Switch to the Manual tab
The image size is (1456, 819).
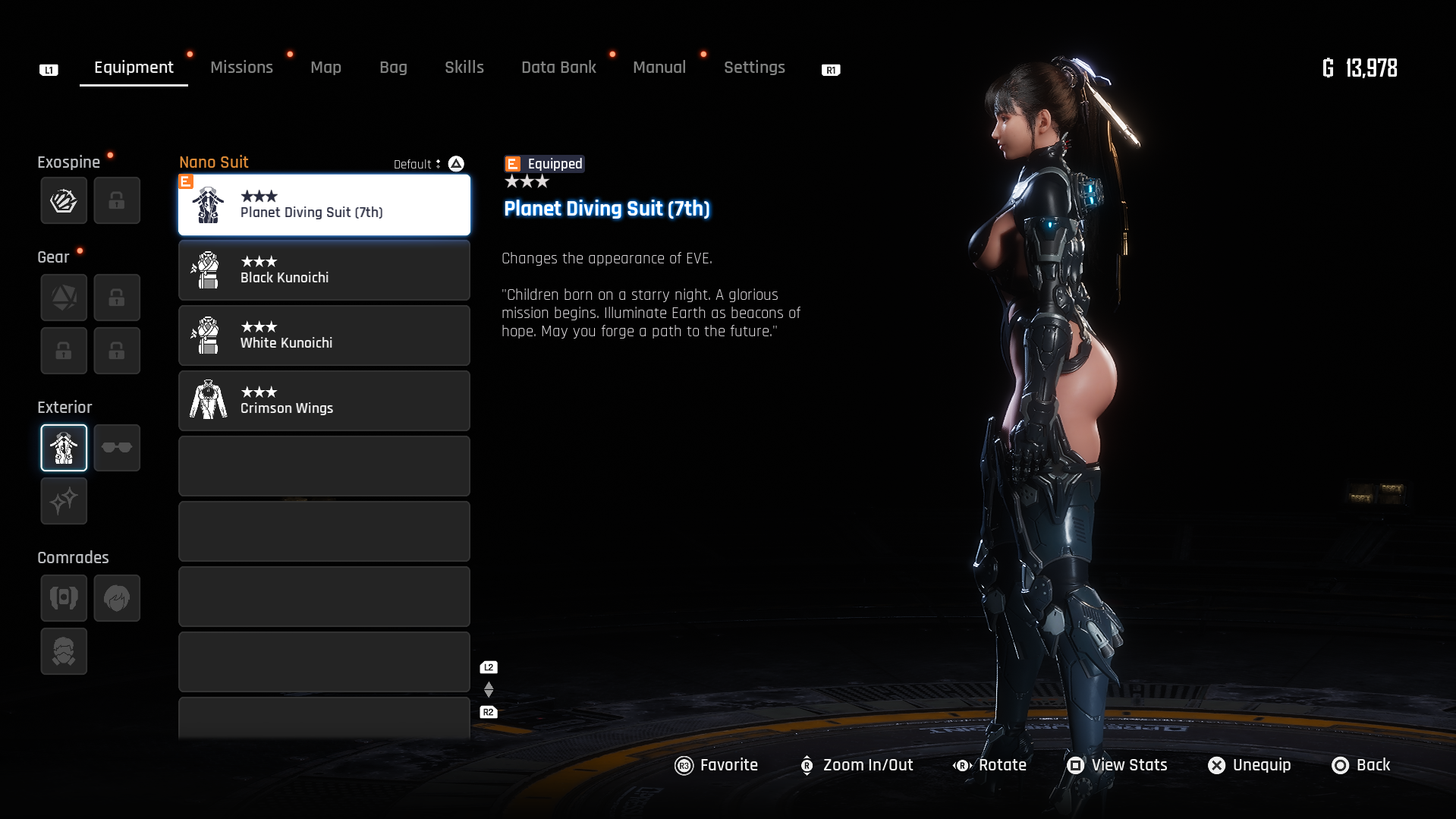[x=659, y=68]
